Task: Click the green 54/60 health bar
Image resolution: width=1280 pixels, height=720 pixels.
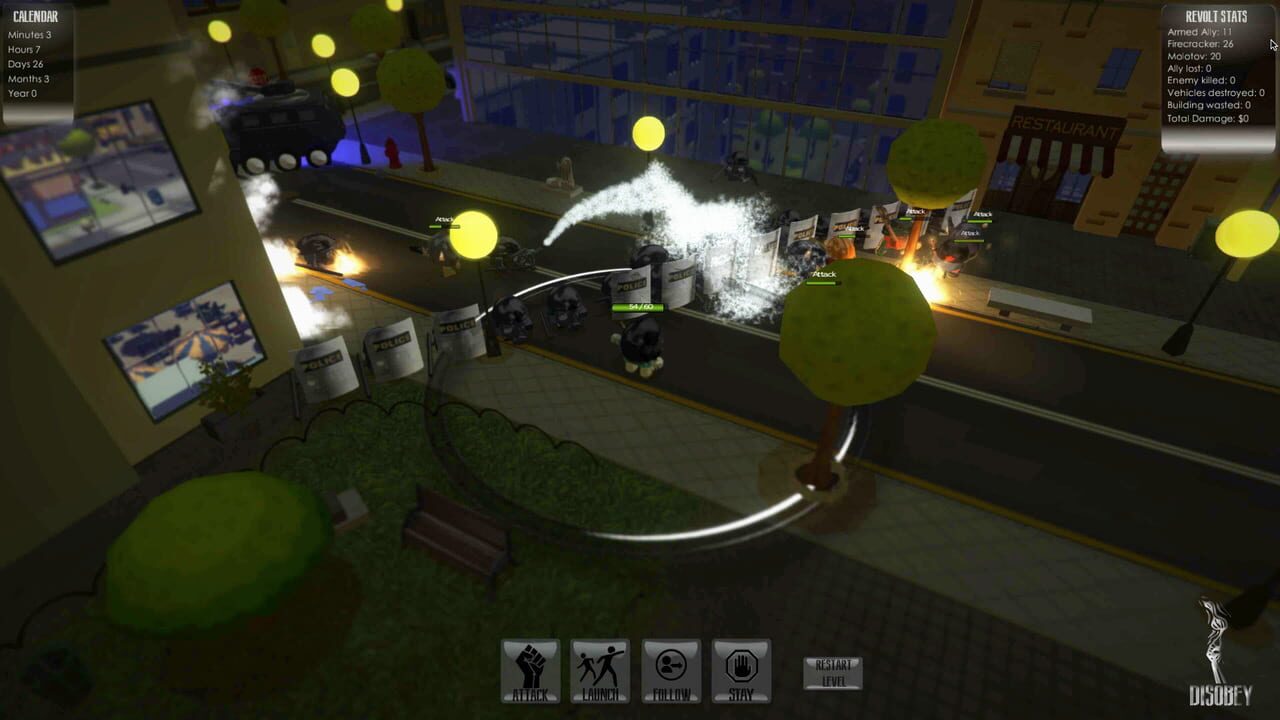Action: (x=637, y=306)
